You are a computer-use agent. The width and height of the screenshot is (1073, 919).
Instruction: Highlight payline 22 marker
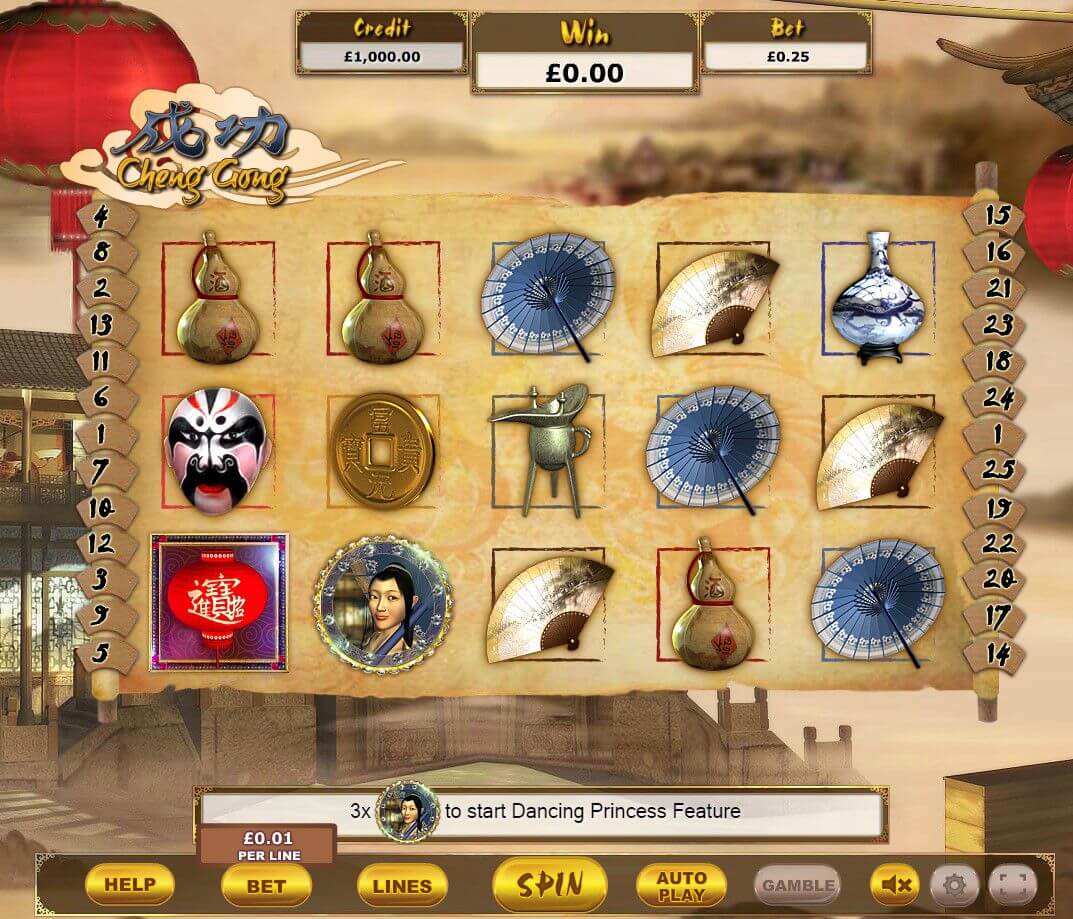997,544
